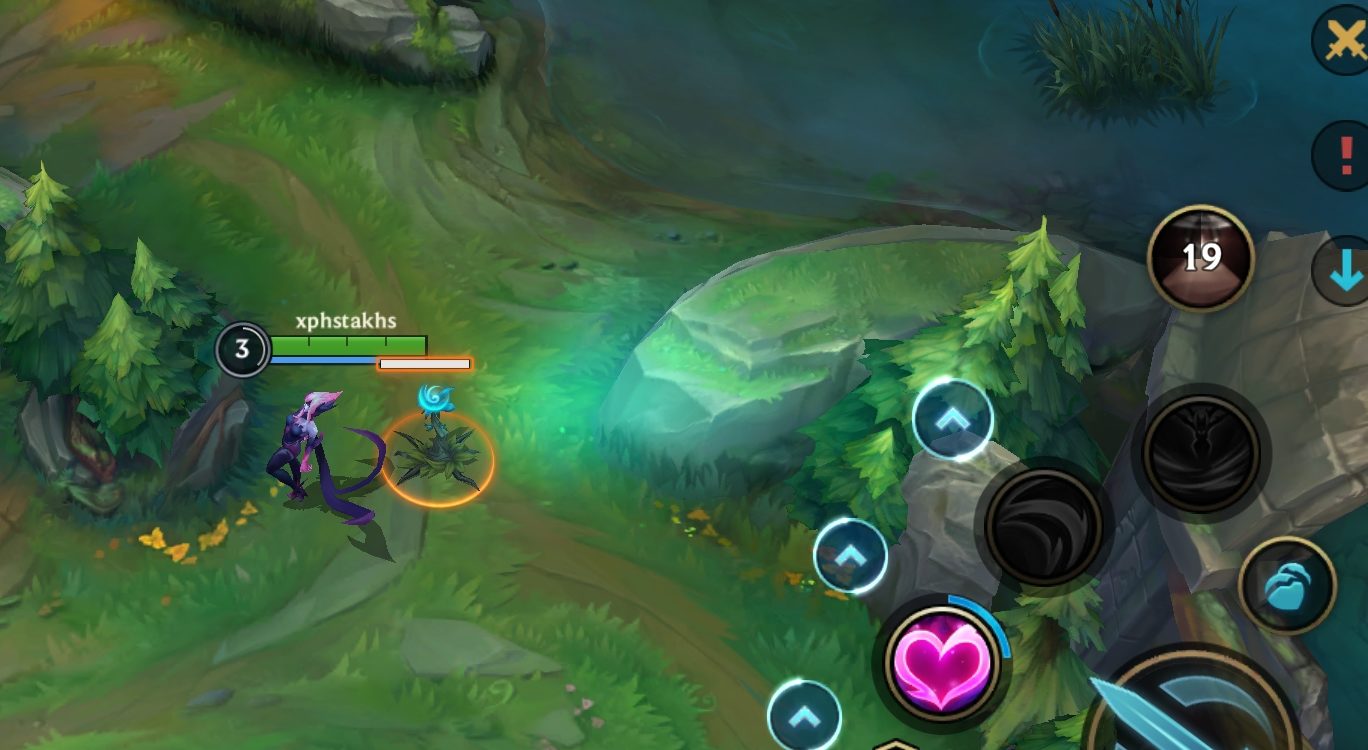This screenshot has width=1368, height=750.
Task: Select the blue down-arrow ping button
Action: click(x=1344, y=270)
